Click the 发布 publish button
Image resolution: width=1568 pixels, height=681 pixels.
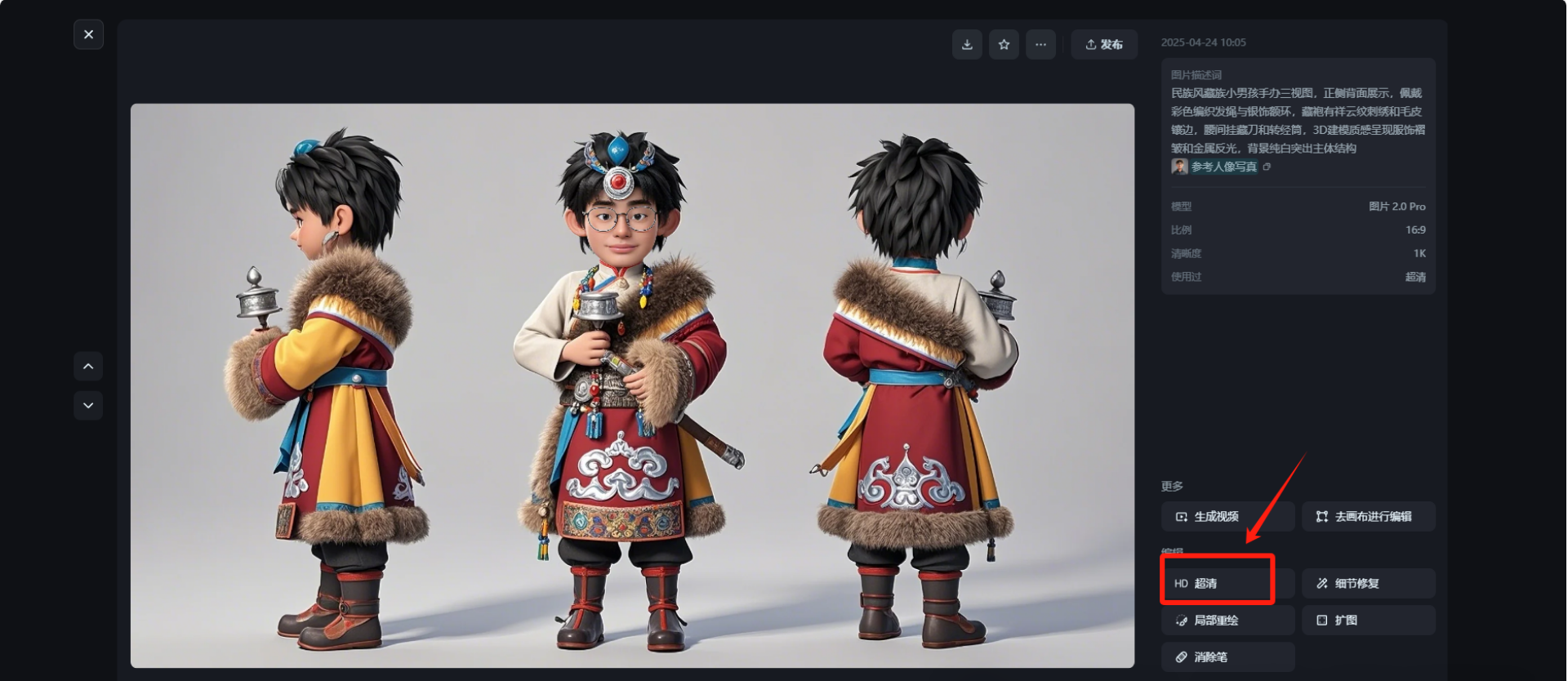point(1104,44)
